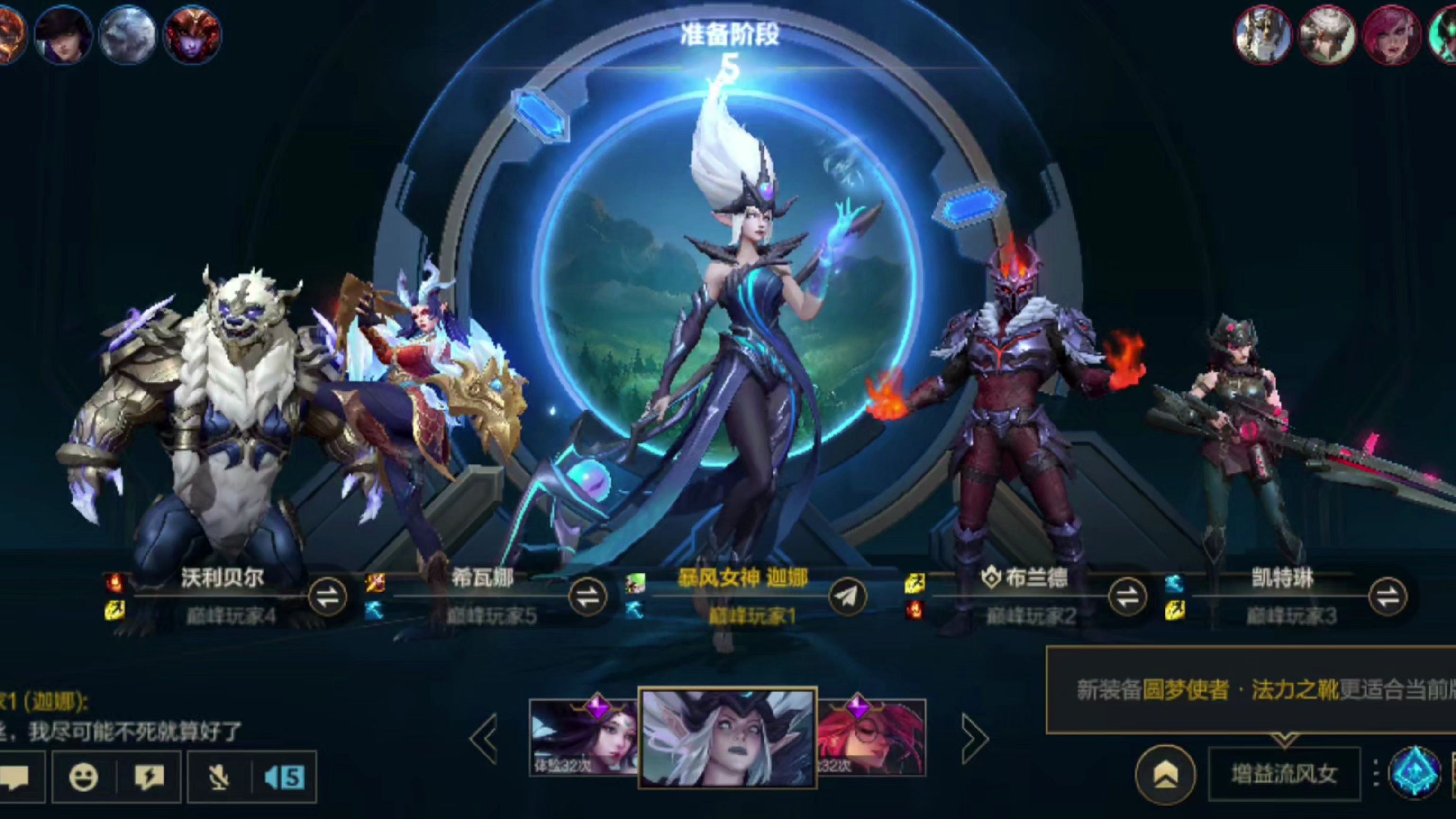Show the next skin with the right arrow
This screenshot has width=1456, height=819.
[x=974, y=738]
